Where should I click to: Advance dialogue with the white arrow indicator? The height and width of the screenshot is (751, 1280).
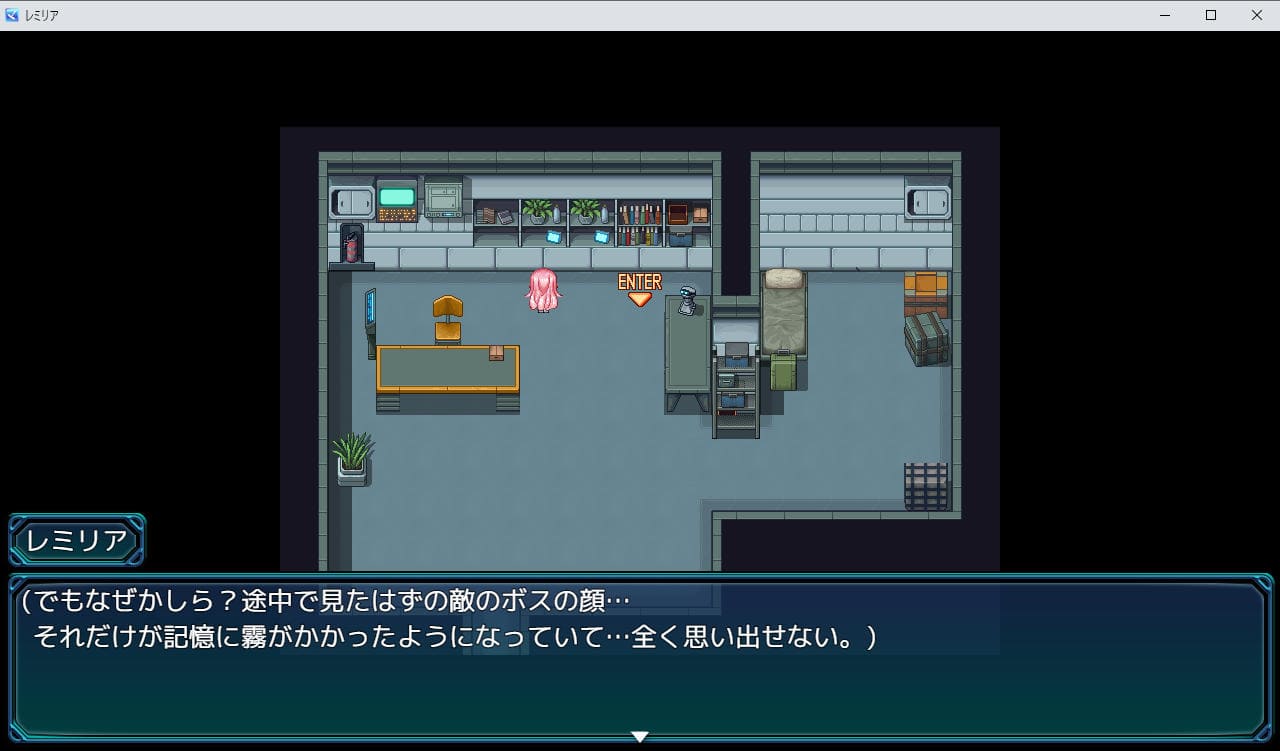[x=640, y=737]
